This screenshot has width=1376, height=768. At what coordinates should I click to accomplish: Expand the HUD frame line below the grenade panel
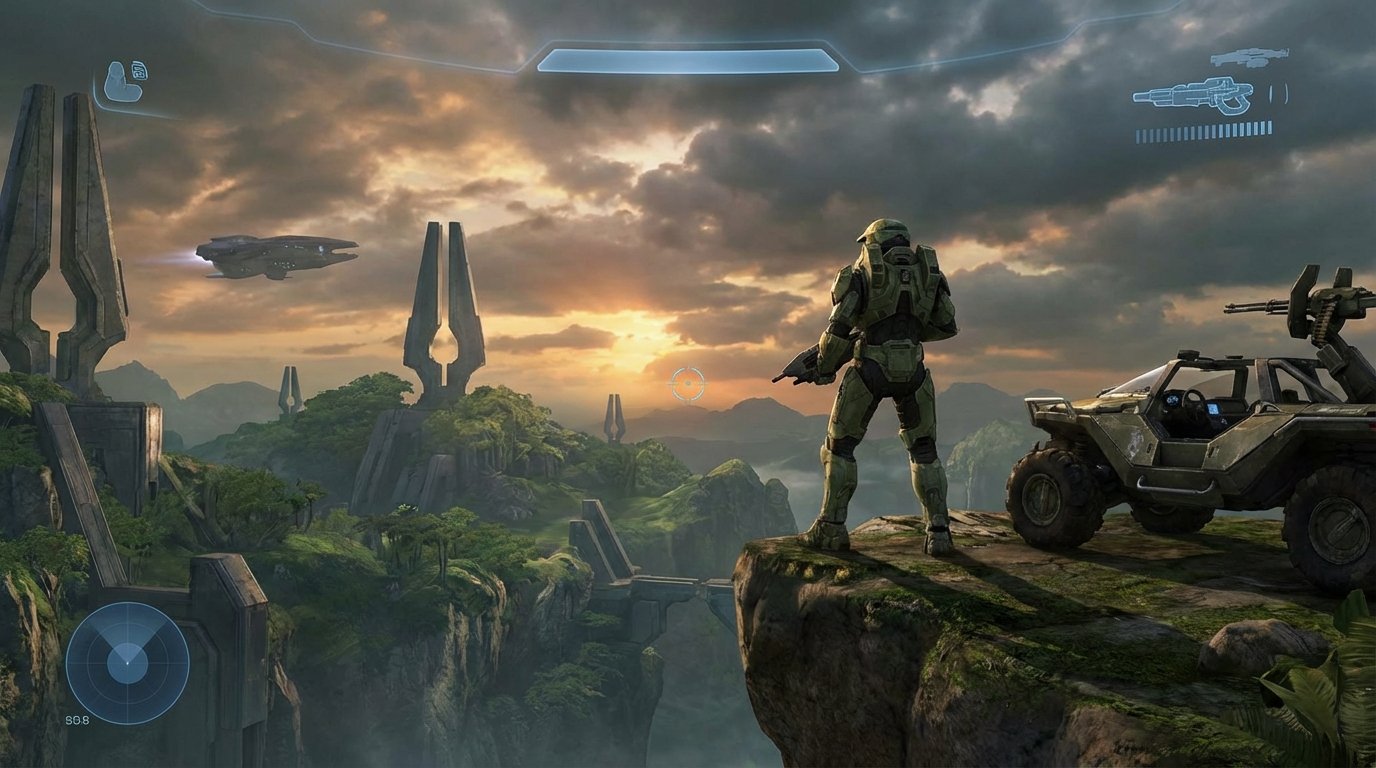click(135, 111)
